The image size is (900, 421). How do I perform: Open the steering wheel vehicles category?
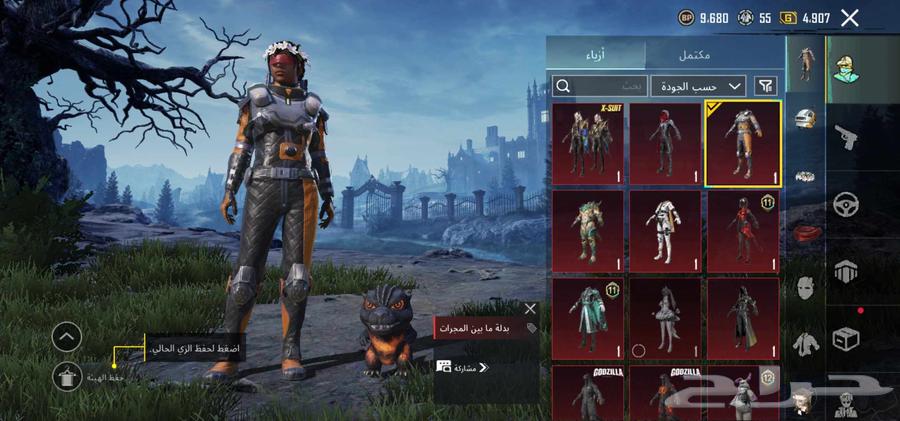coord(847,205)
